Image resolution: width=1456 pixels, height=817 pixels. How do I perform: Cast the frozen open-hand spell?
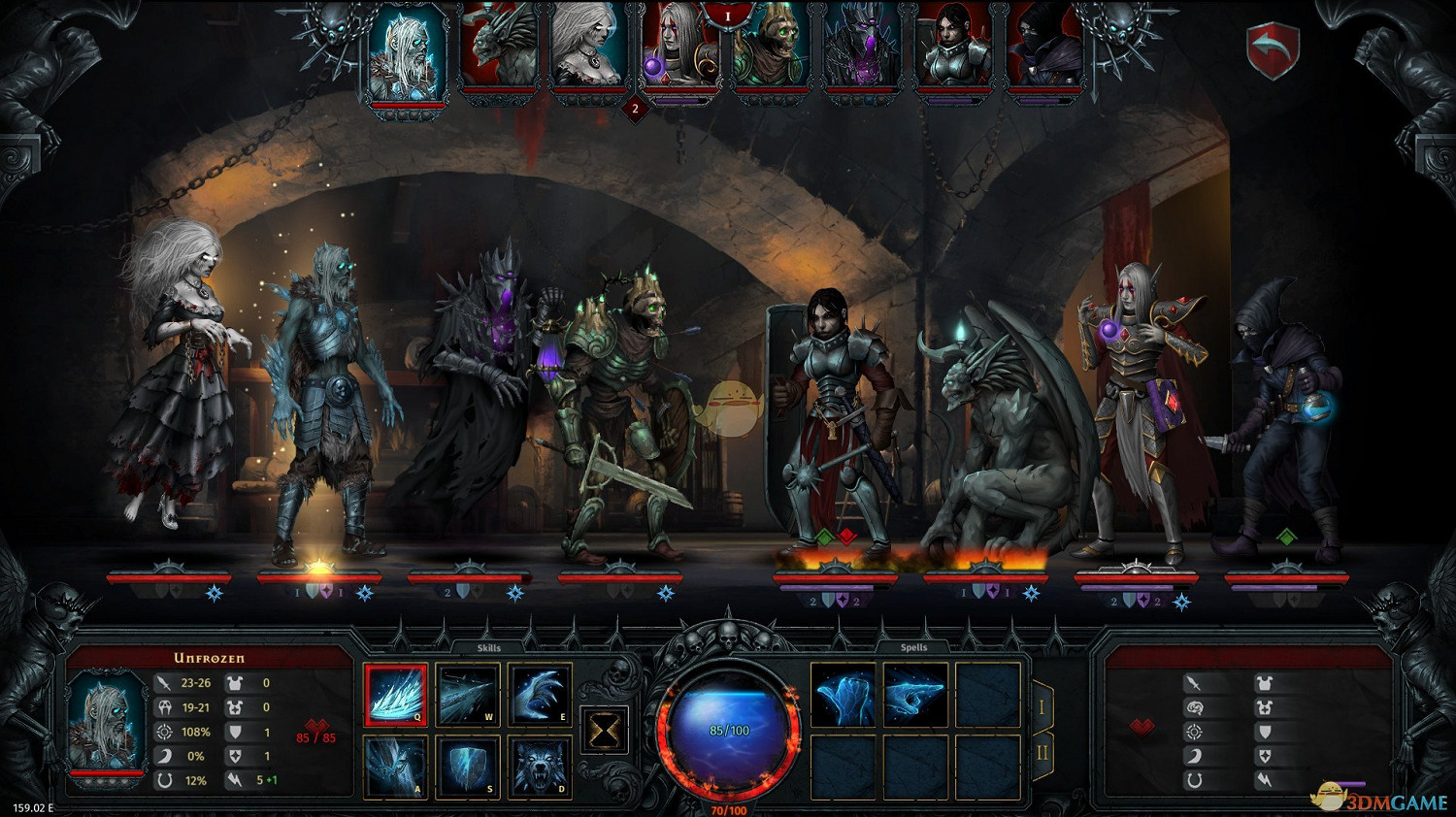[843, 695]
